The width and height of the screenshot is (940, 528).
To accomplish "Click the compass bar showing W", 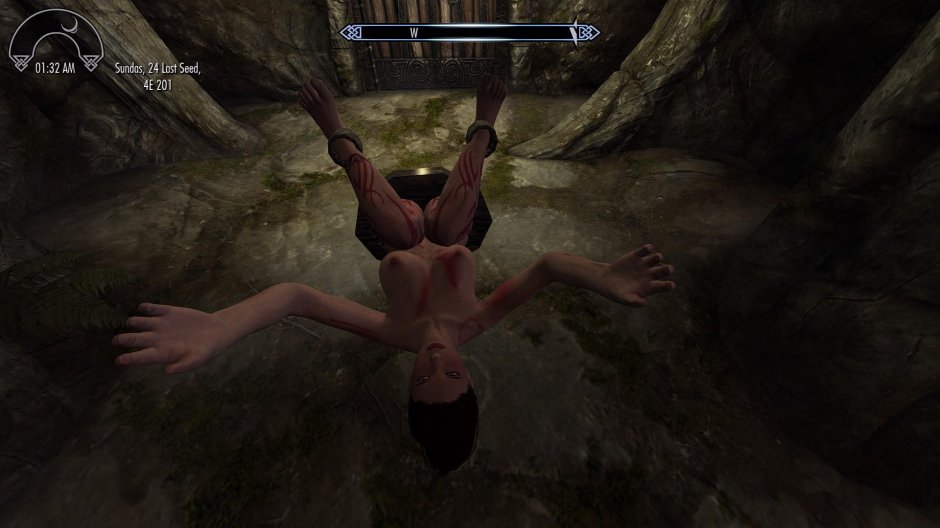I will point(469,33).
